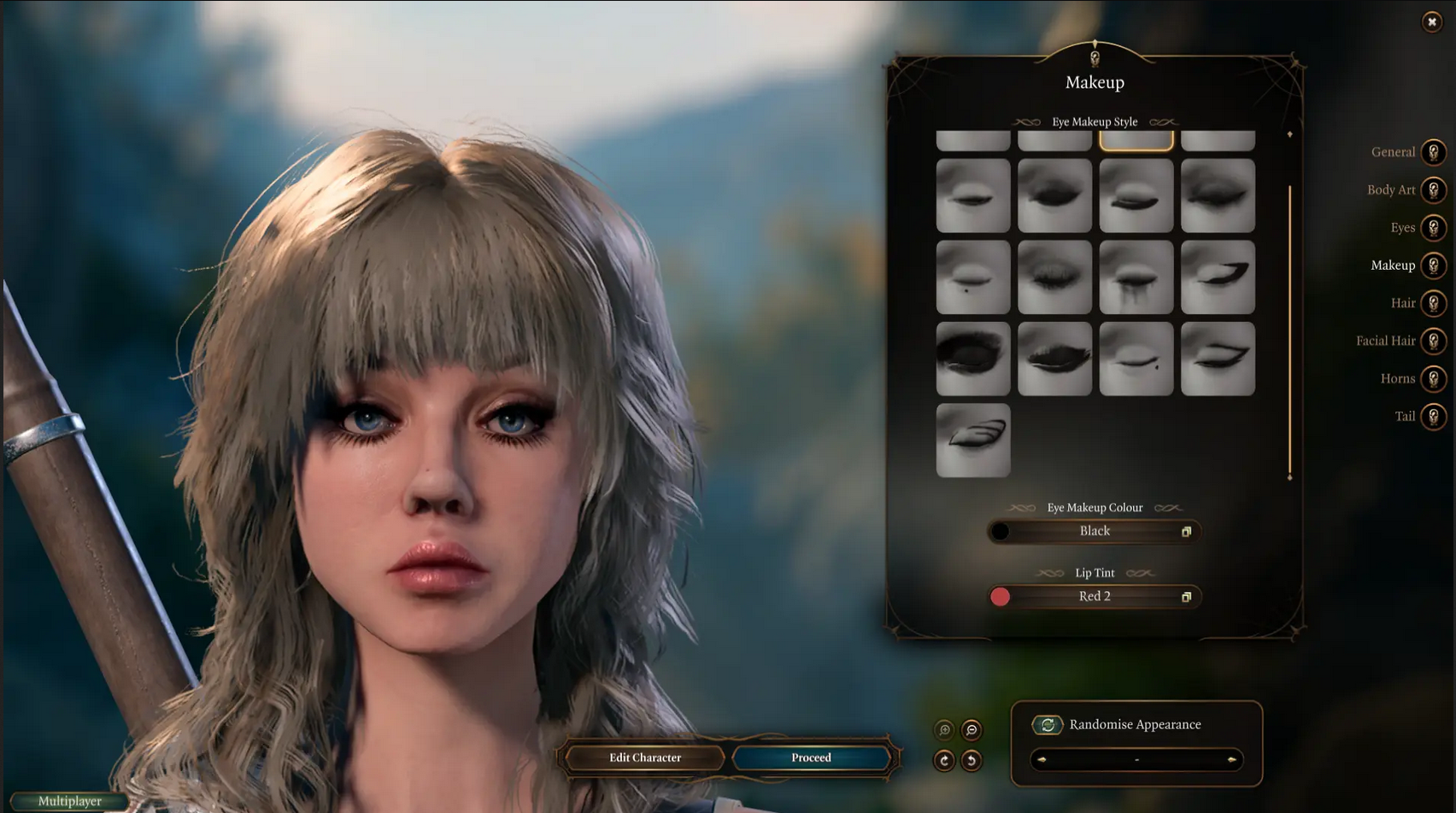Viewport: 1456px width, 813px height.
Task: Switch to the General category
Action: (1433, 152)
